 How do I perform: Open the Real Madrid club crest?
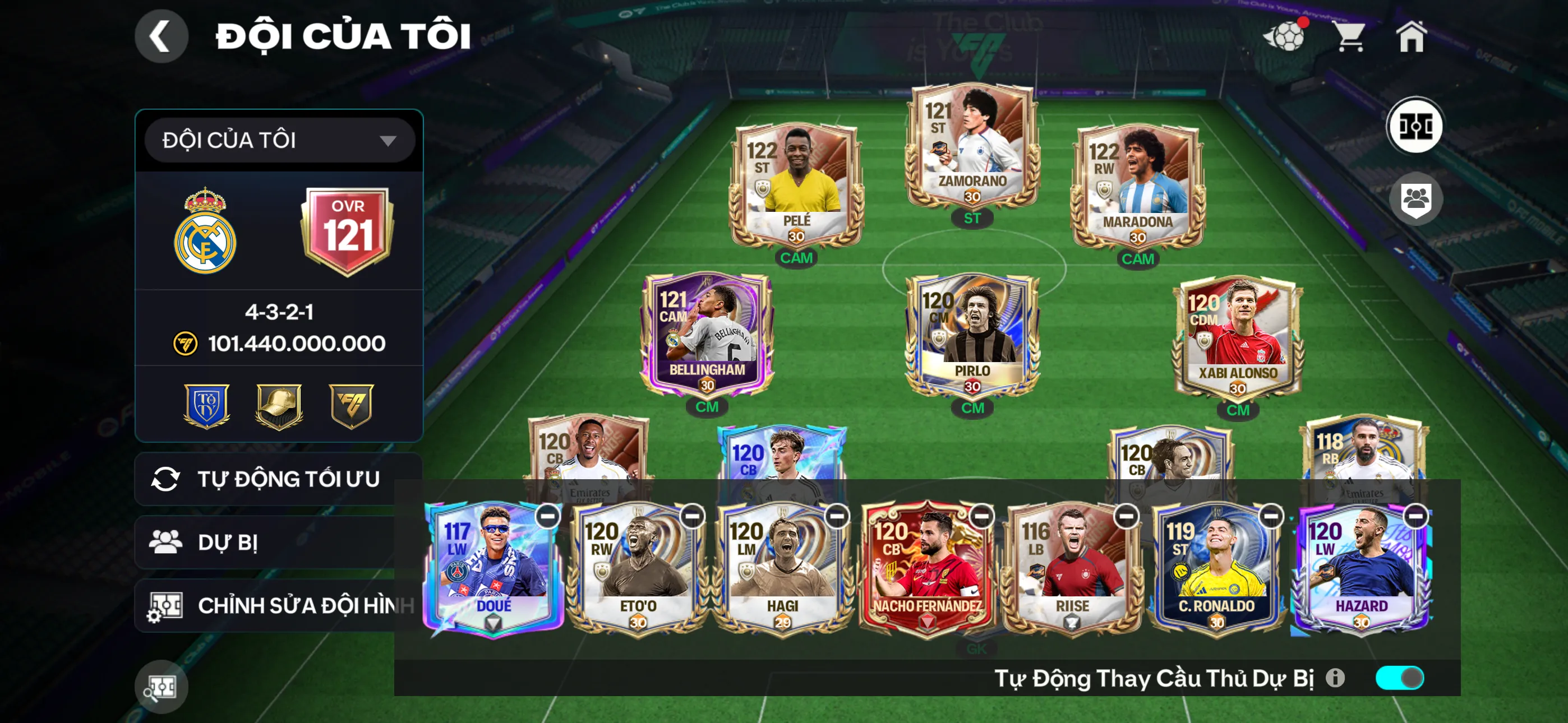[205, 231]
